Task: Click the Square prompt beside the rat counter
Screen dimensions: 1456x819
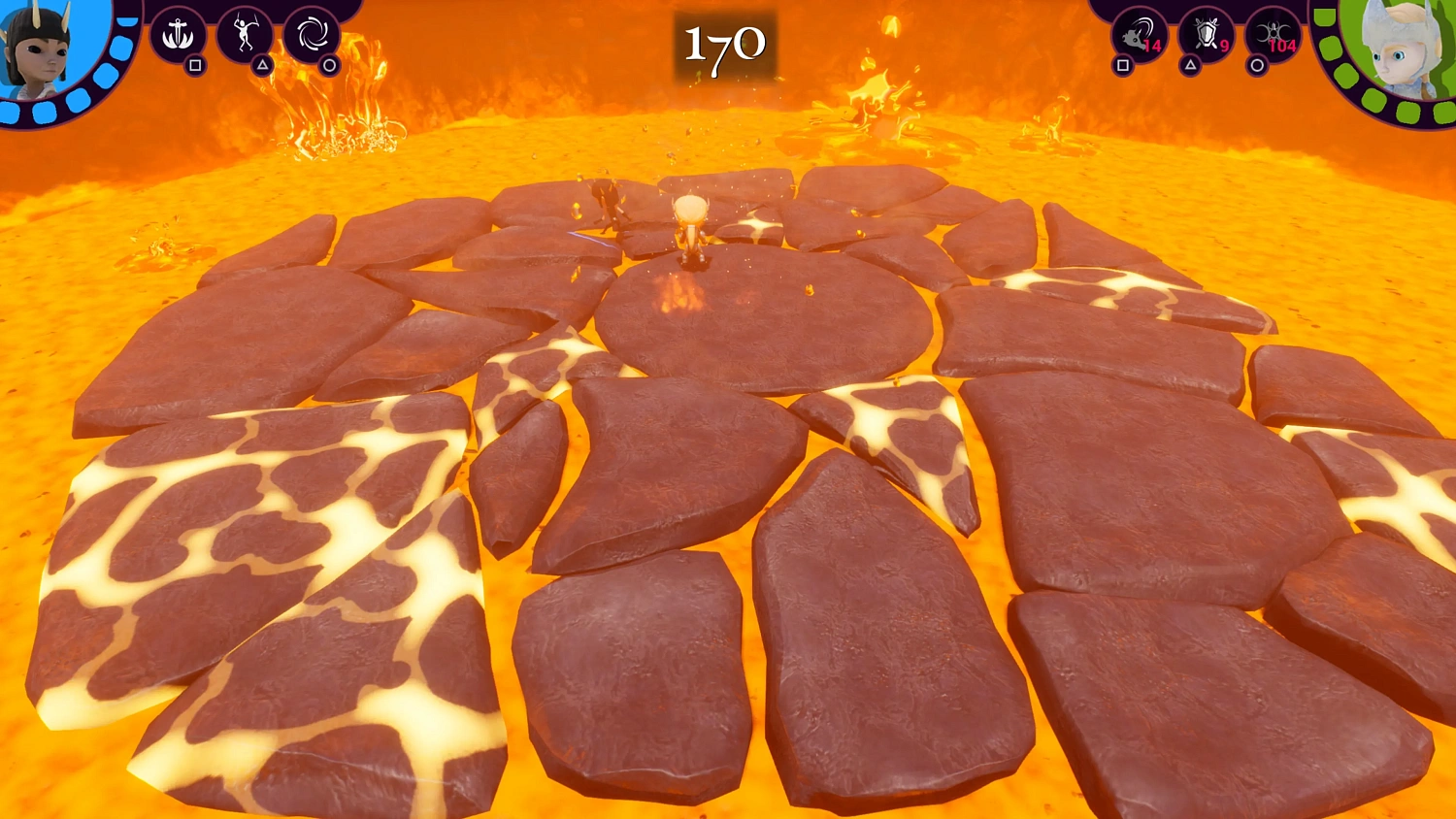Action: [1123, 65]
